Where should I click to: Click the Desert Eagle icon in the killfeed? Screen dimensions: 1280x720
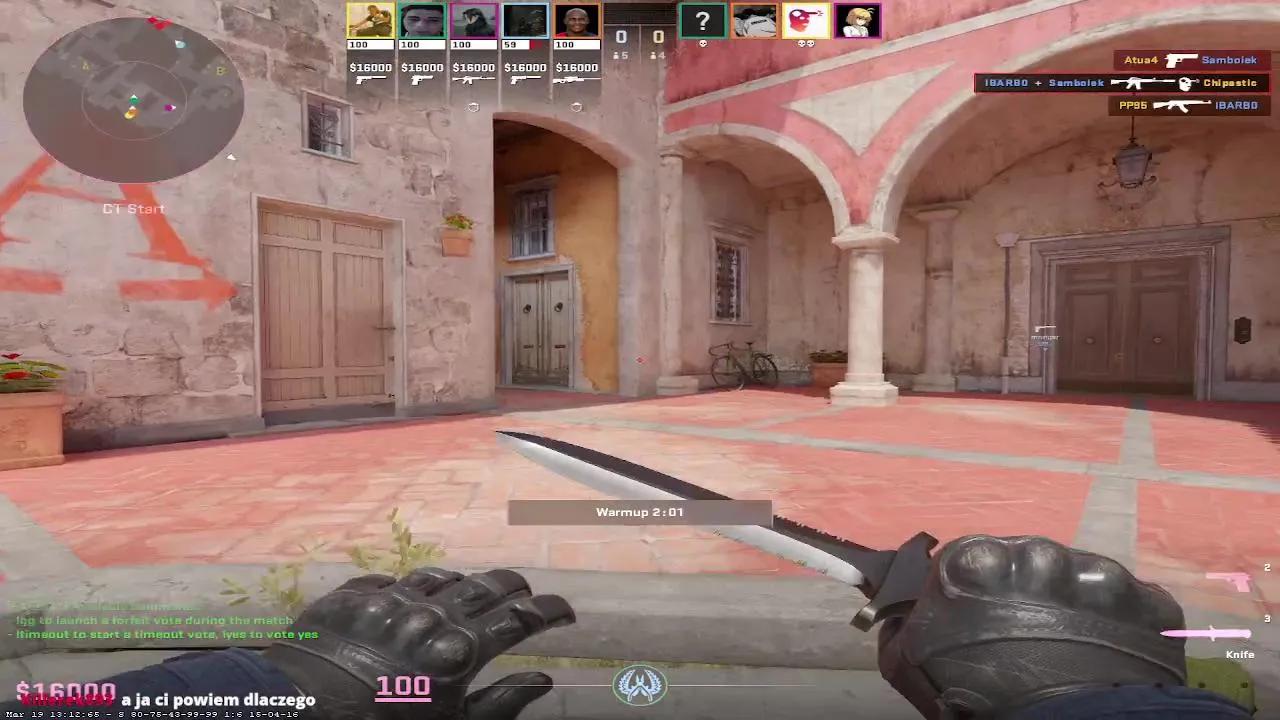(x=1180, y=60)
